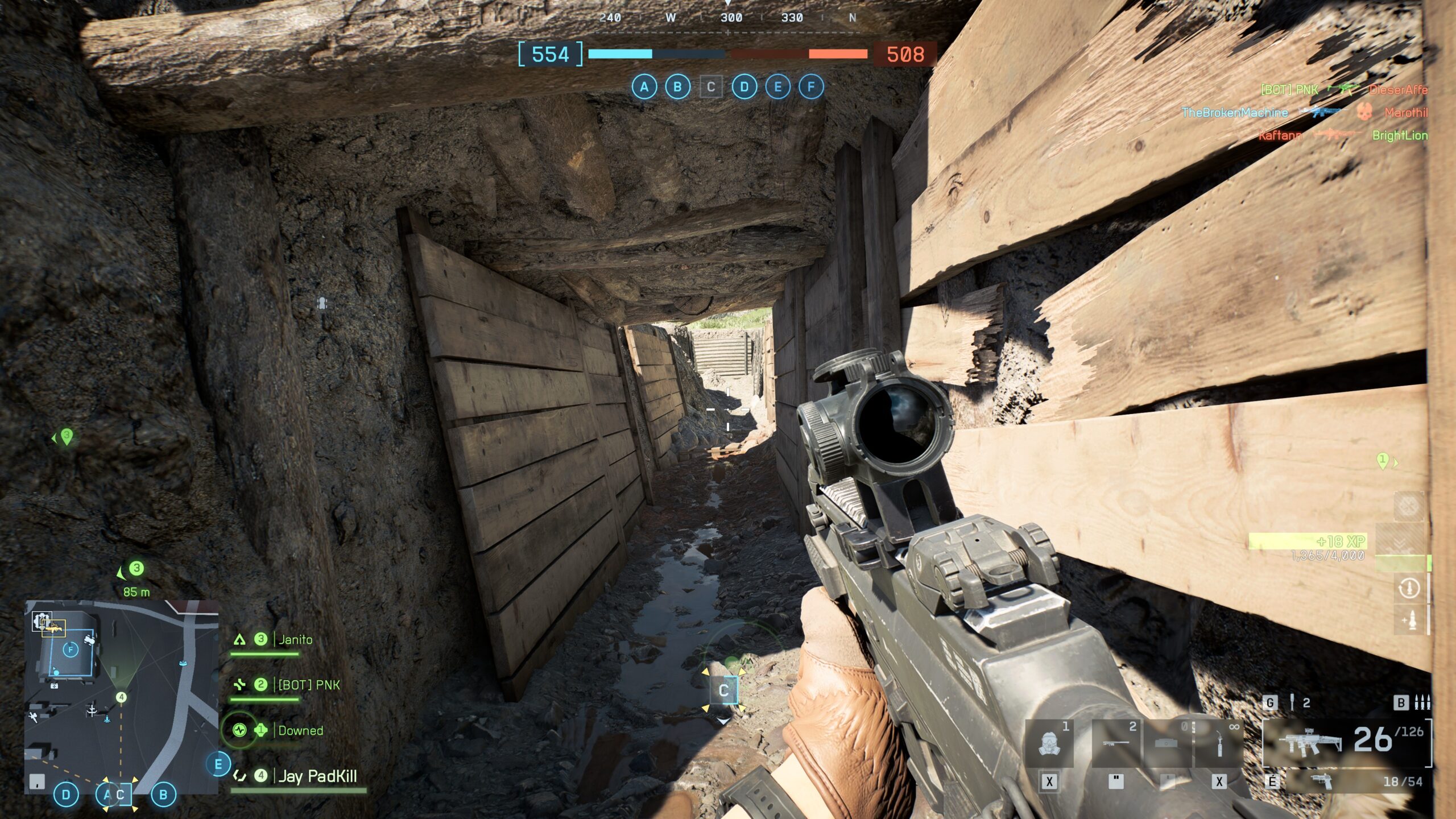Select objective D in the top capture row

tap(744, 87)
